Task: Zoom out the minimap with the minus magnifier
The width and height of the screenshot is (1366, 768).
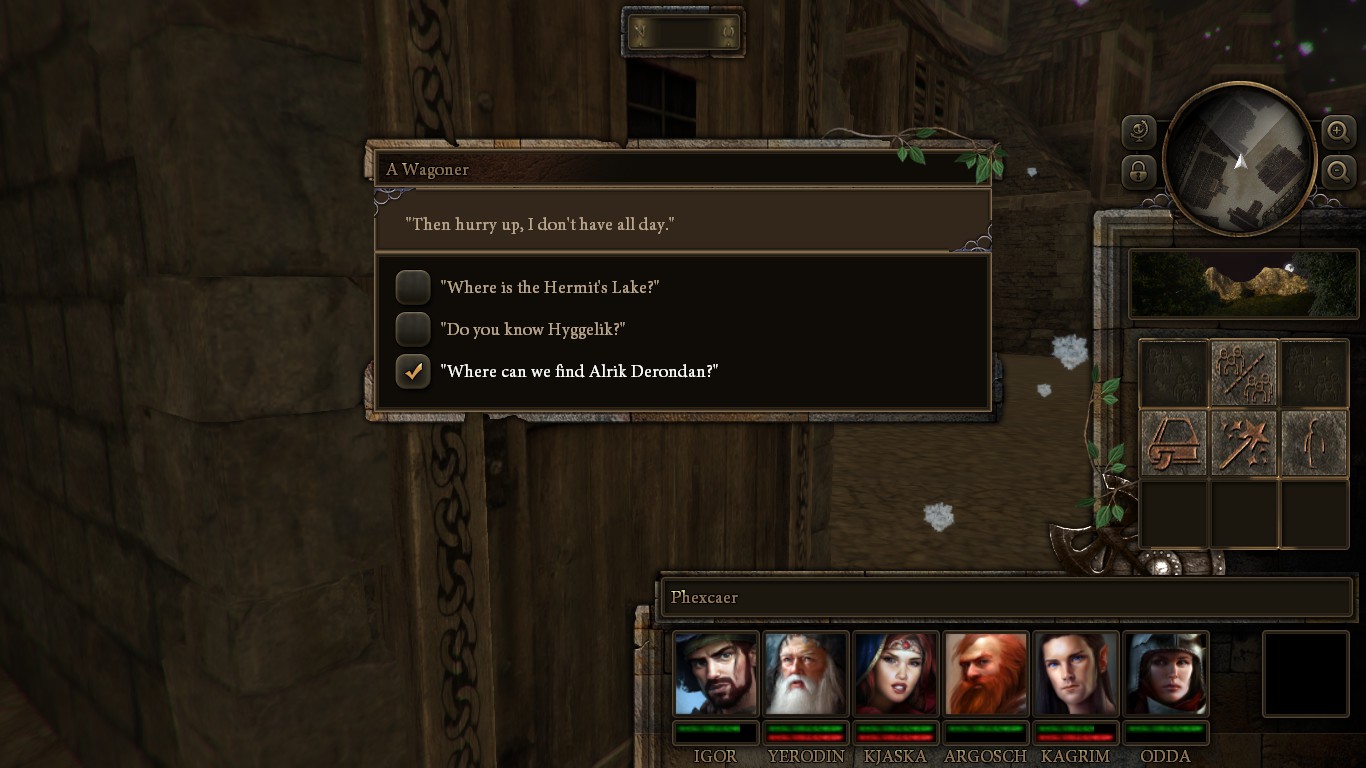Action: [x=1338, y=172]
